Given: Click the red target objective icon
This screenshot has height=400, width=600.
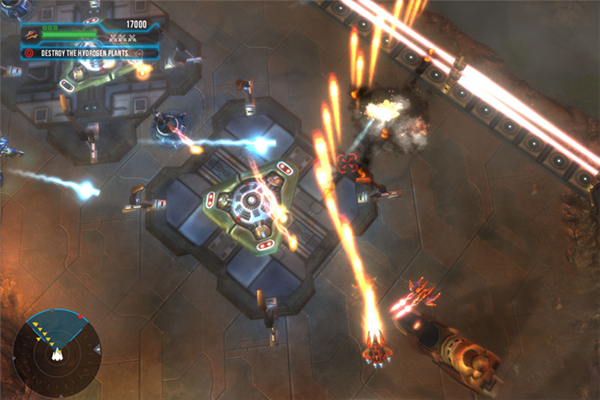Looking at the screenshot, I should [29, 52].
